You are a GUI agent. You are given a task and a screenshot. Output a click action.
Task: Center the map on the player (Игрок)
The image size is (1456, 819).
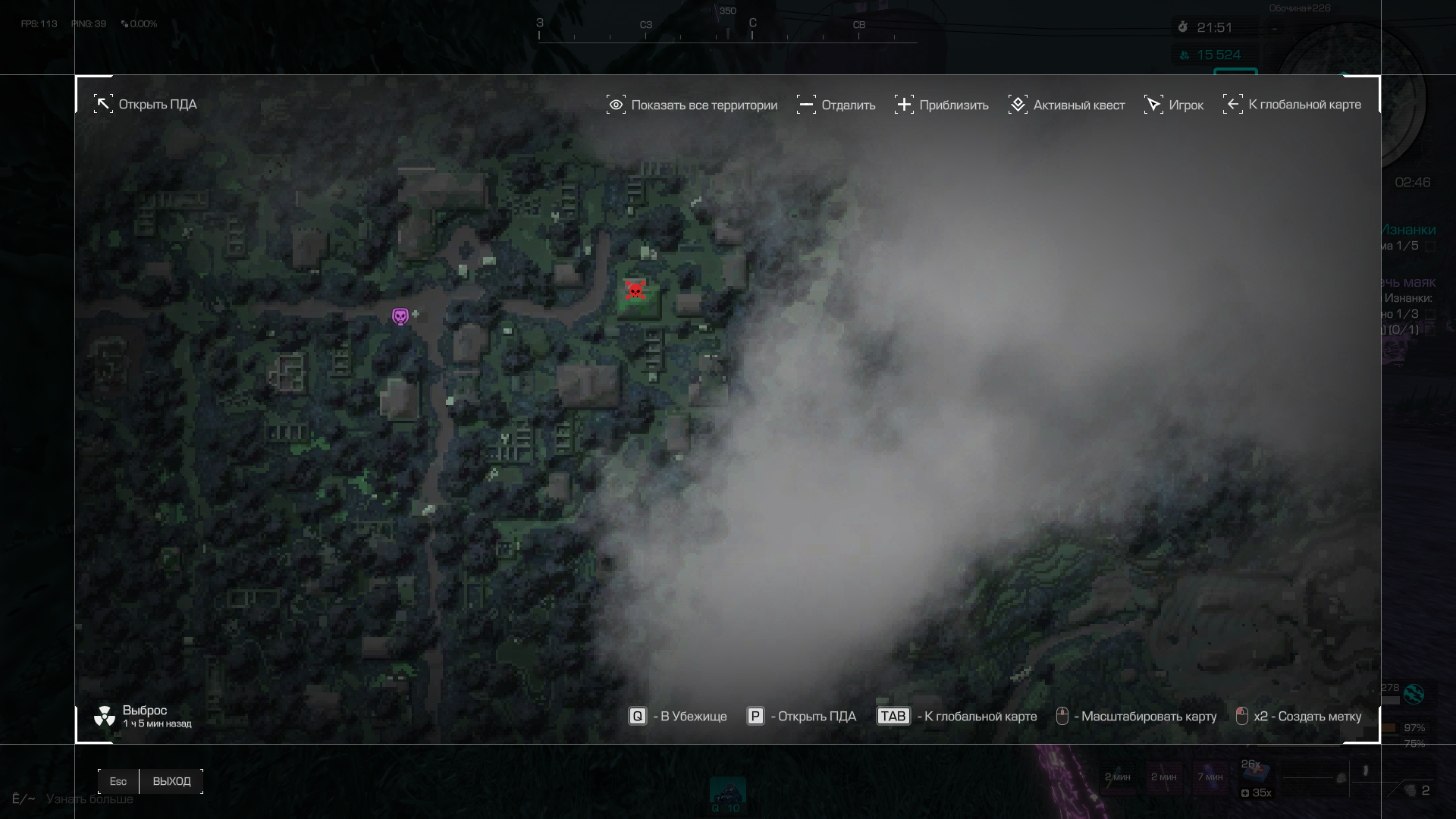coord(1174,105)
